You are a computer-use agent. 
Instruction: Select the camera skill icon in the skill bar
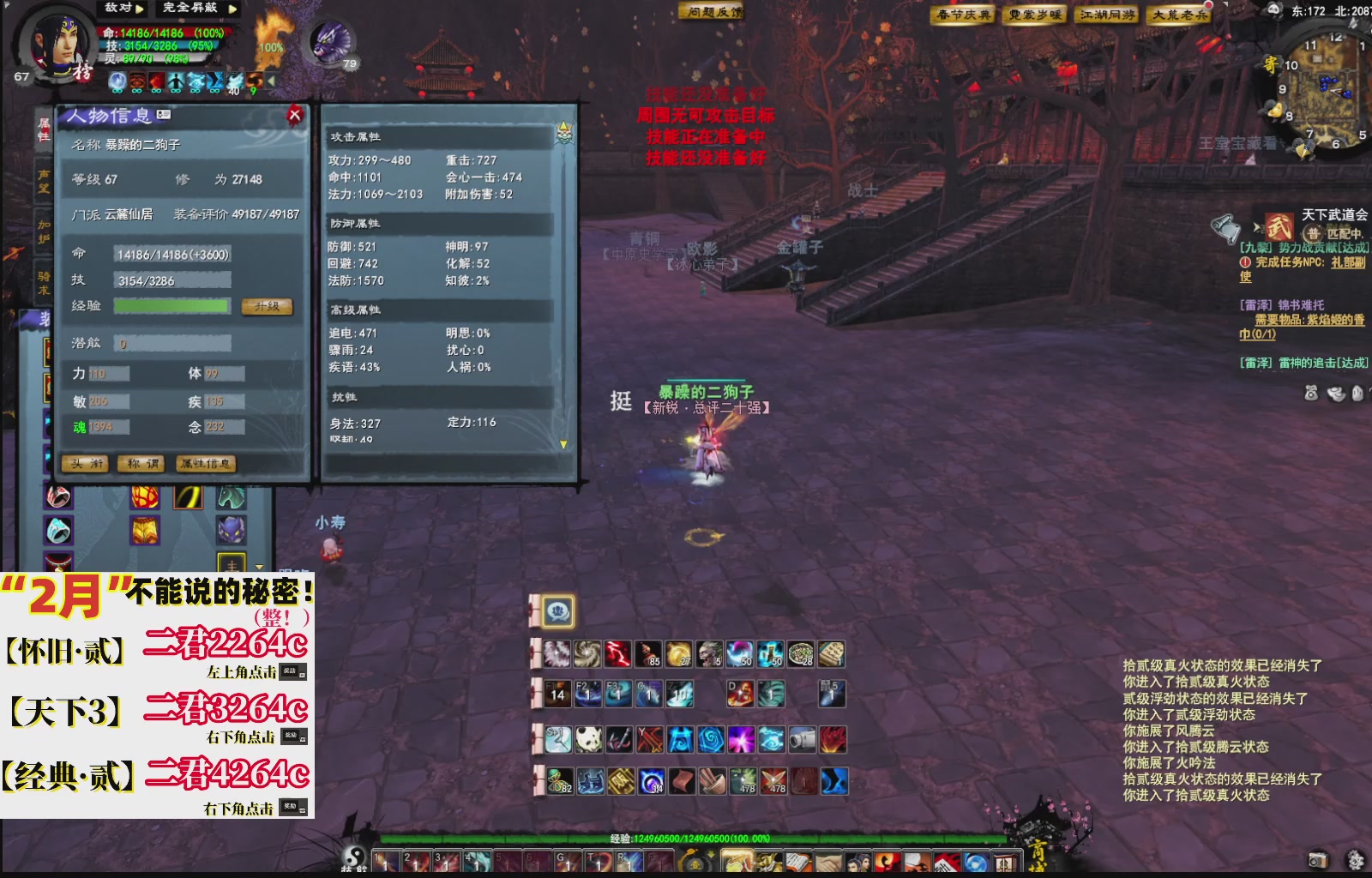pyautogui.click(x=802, y=739)
